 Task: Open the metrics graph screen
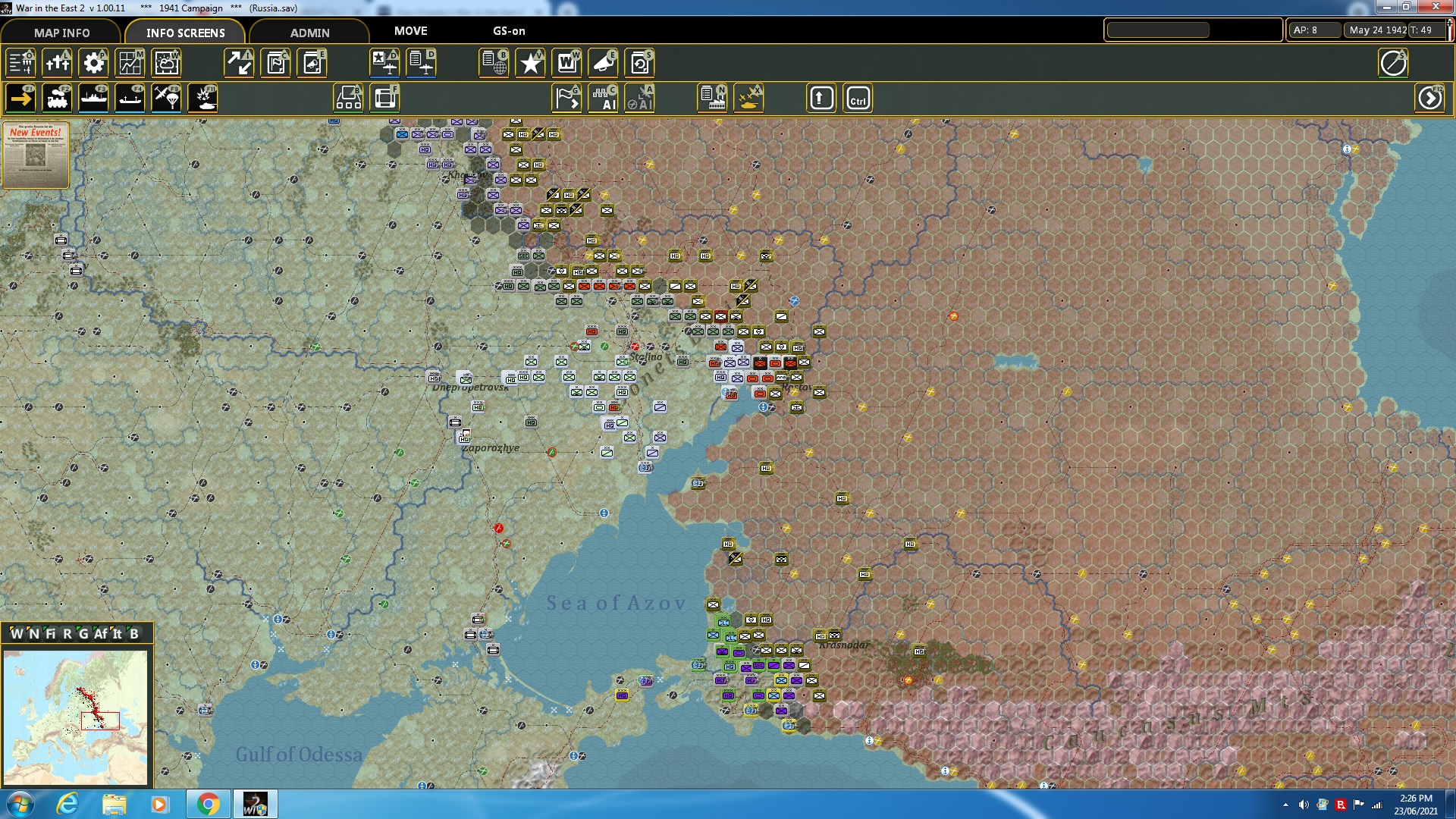point(130,63)
